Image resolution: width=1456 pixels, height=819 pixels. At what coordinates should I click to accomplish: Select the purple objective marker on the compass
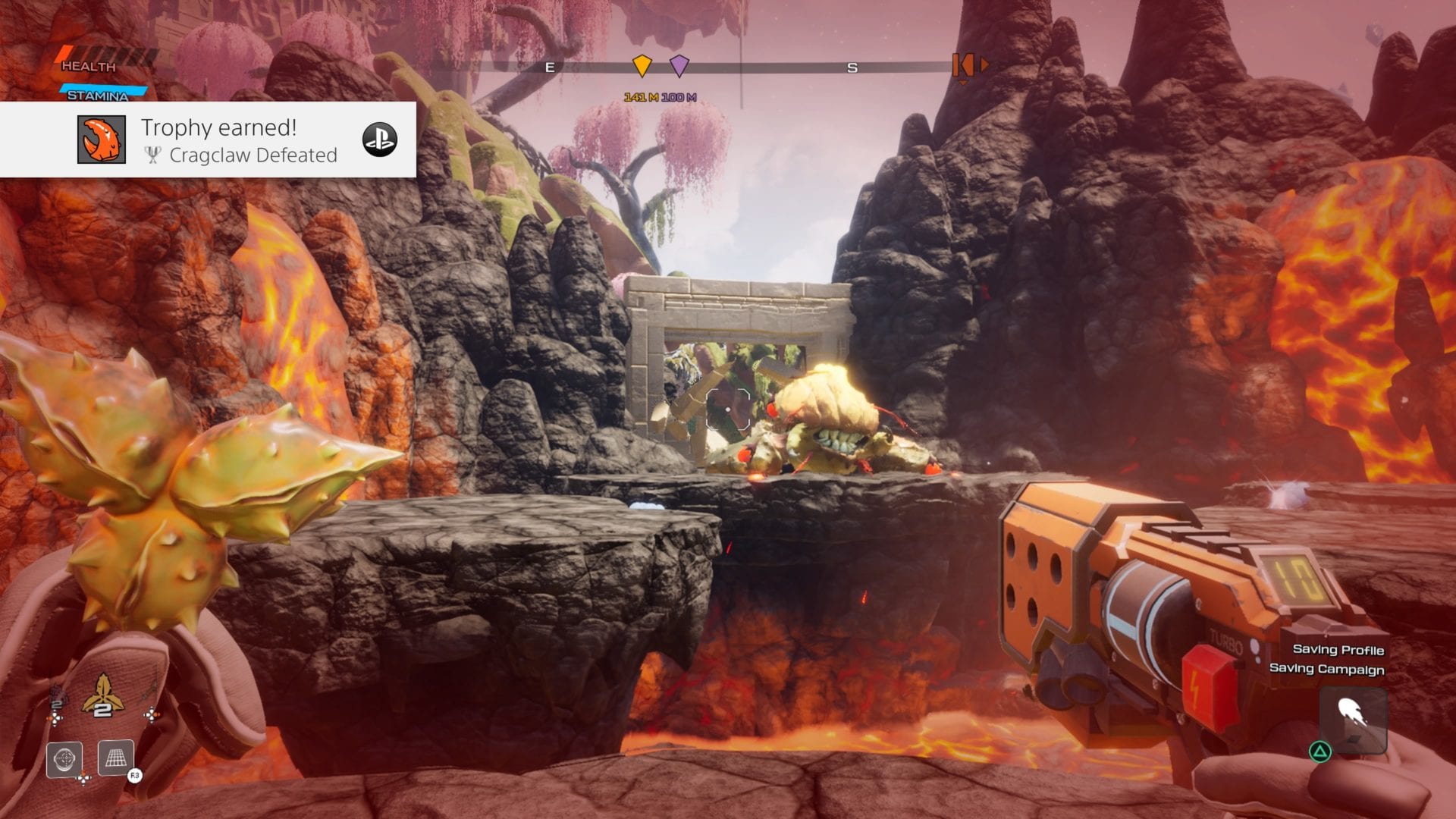679,66
